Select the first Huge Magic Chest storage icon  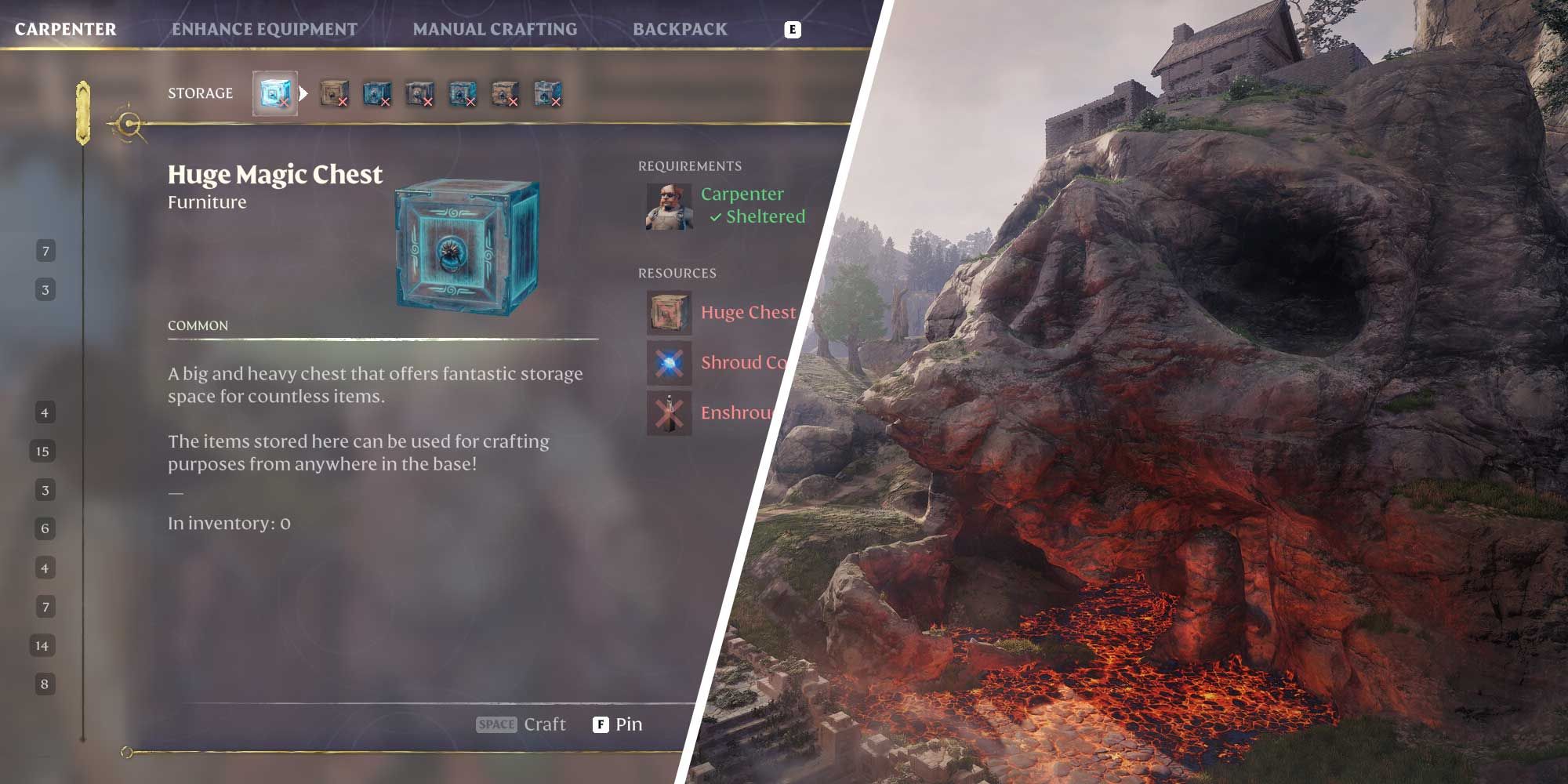click(x=274, y=92)
